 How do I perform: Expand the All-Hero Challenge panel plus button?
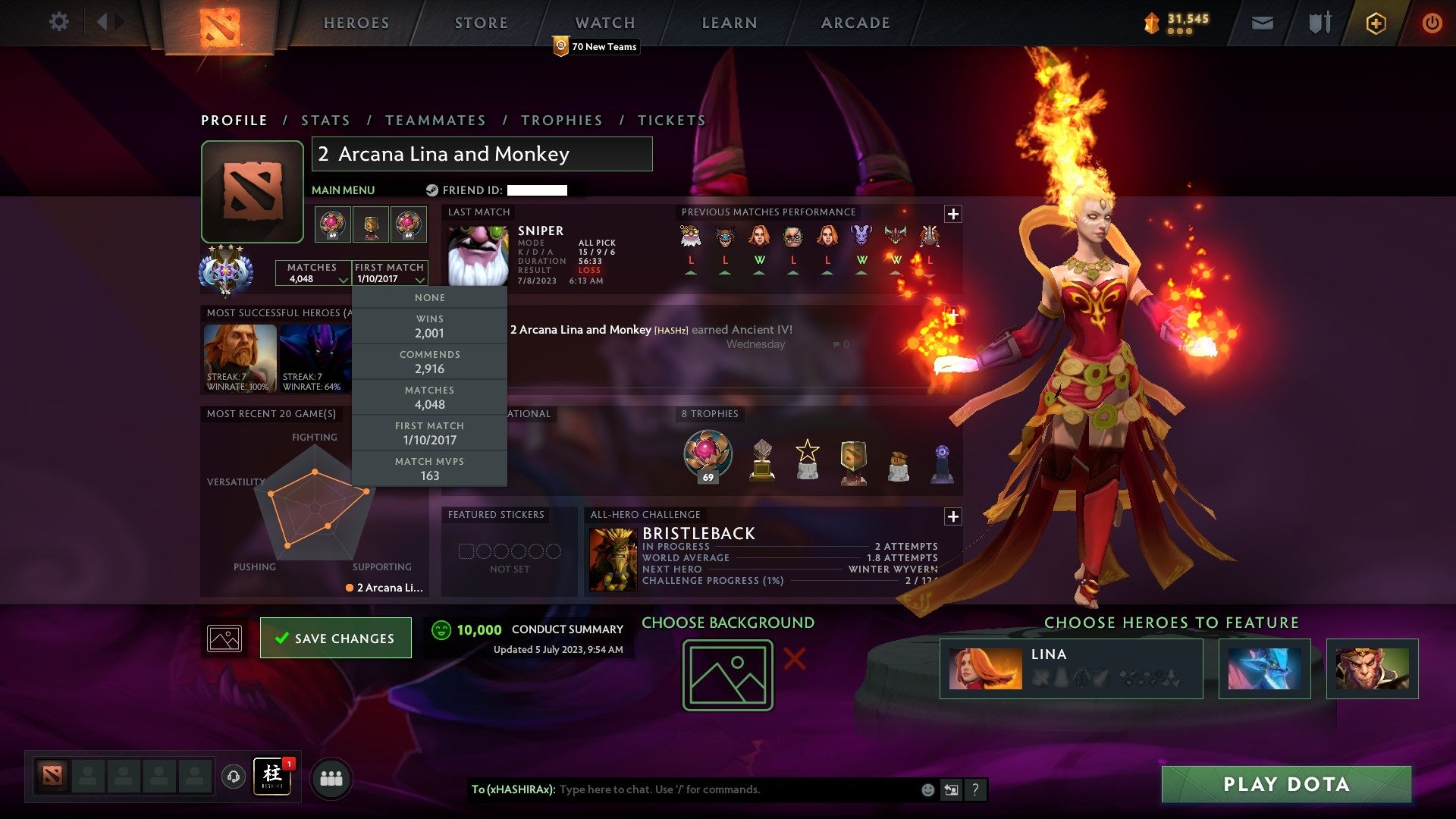tap(953, 516)
